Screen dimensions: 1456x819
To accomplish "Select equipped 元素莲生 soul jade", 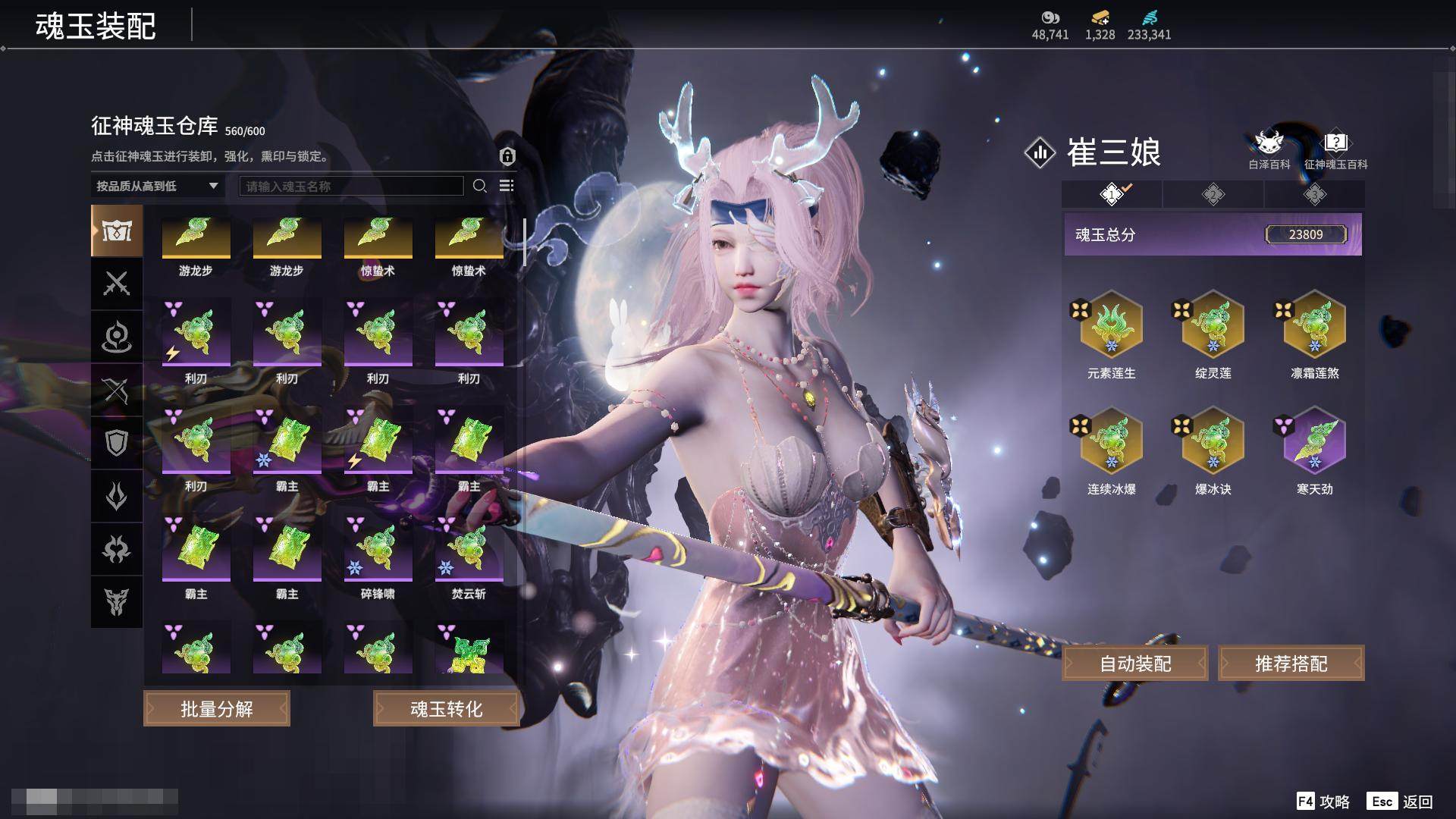I will click(x=1111, y=326).
